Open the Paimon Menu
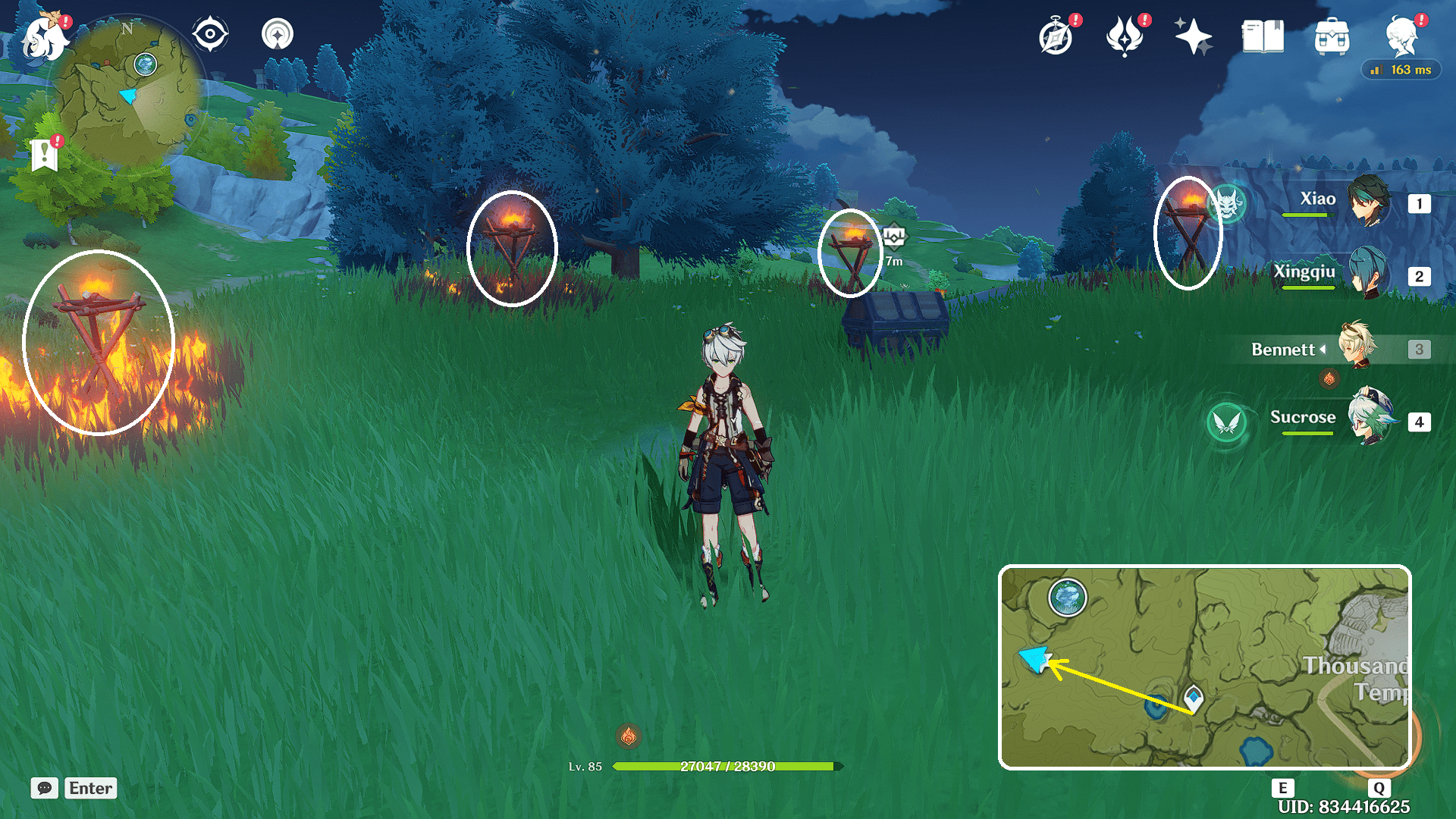This screenshot has width=1456, height=819. click(43, 34)
